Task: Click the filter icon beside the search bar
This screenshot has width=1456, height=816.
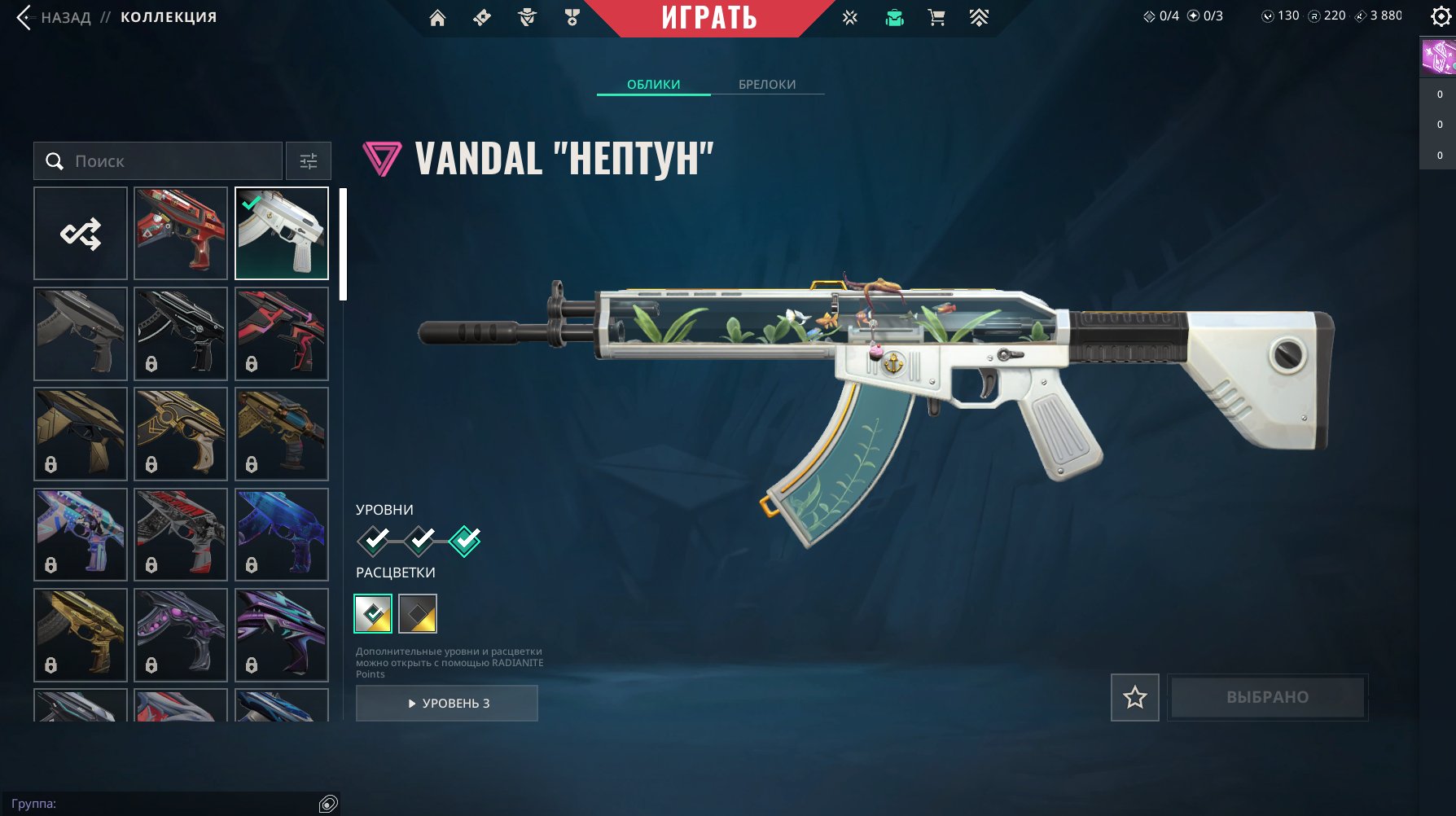Action: click(309, 160)
